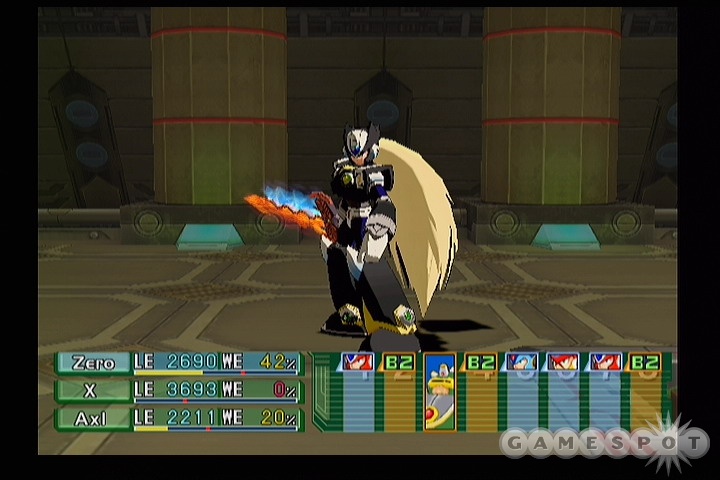Select Zero in the party status list
Viewport: 720px width, 480px height.
pyautogui.click(x=93, y=363)
